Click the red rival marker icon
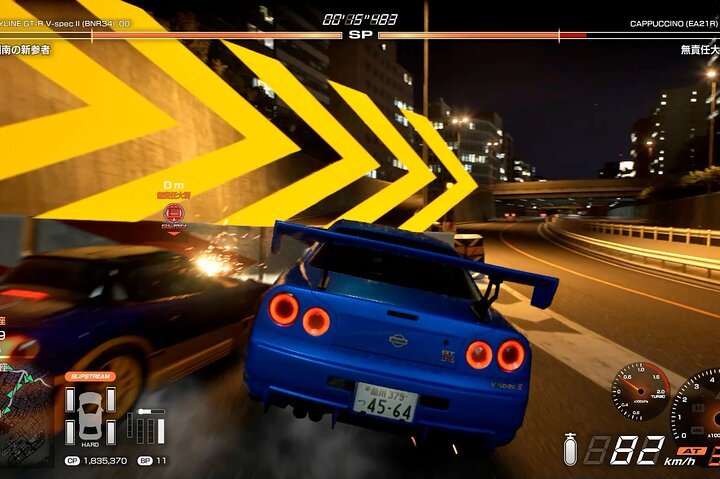This screenshot has width=720, height=479. tap(174, 213)
